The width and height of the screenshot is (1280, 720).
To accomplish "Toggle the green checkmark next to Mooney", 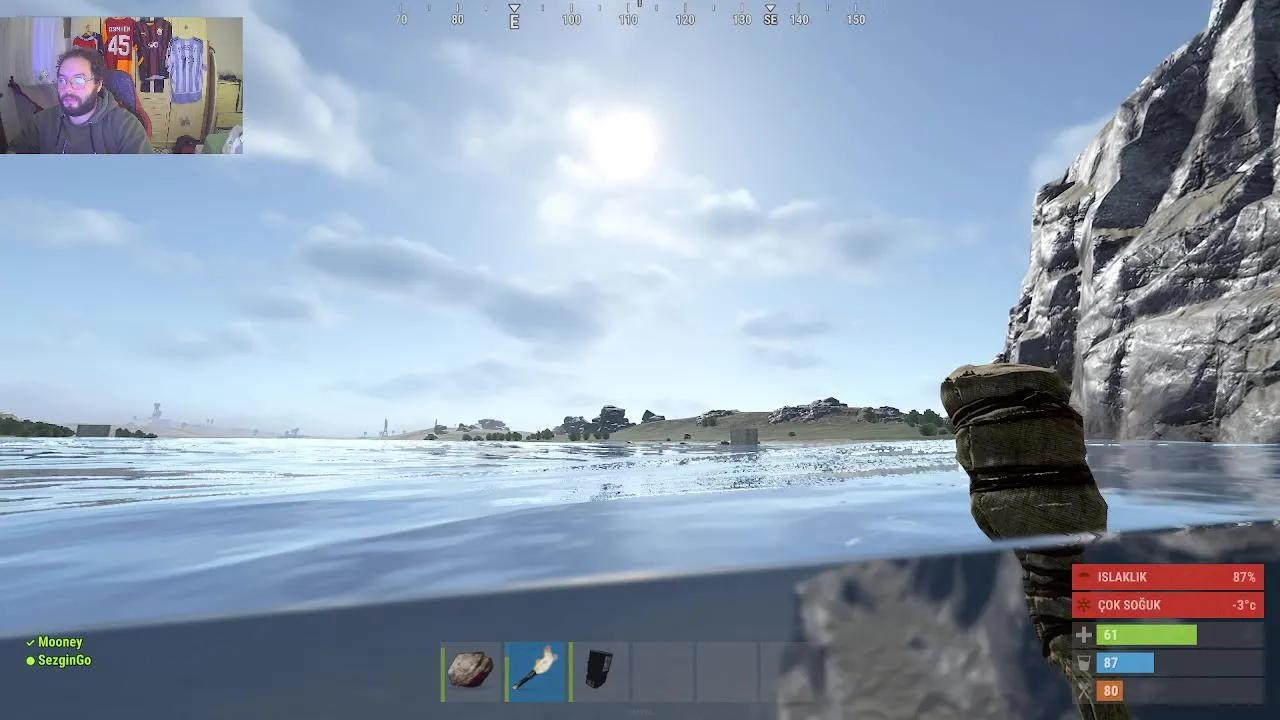I will (30, 642).
